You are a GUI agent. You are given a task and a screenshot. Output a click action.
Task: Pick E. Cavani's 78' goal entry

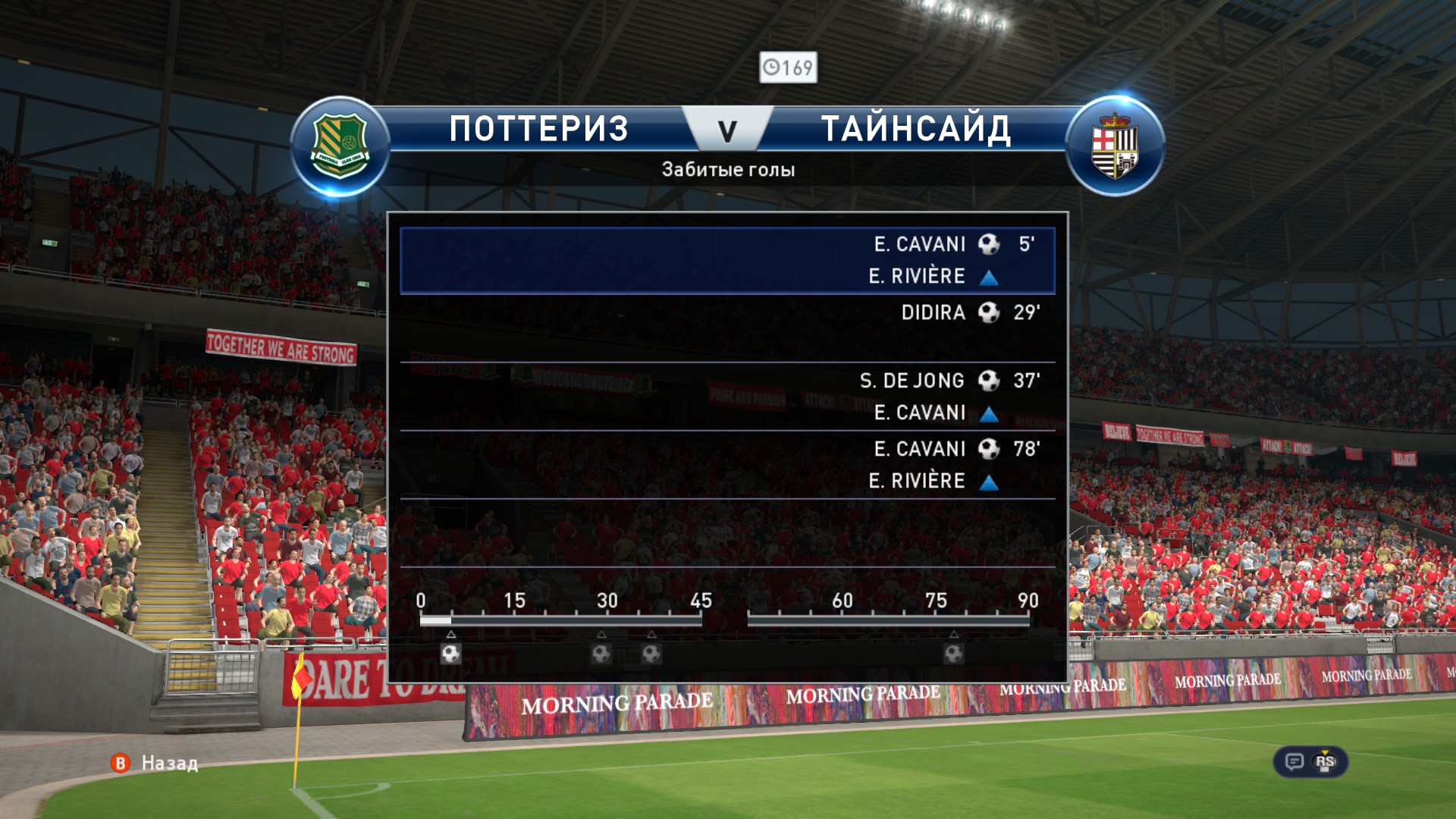point(727,464)
